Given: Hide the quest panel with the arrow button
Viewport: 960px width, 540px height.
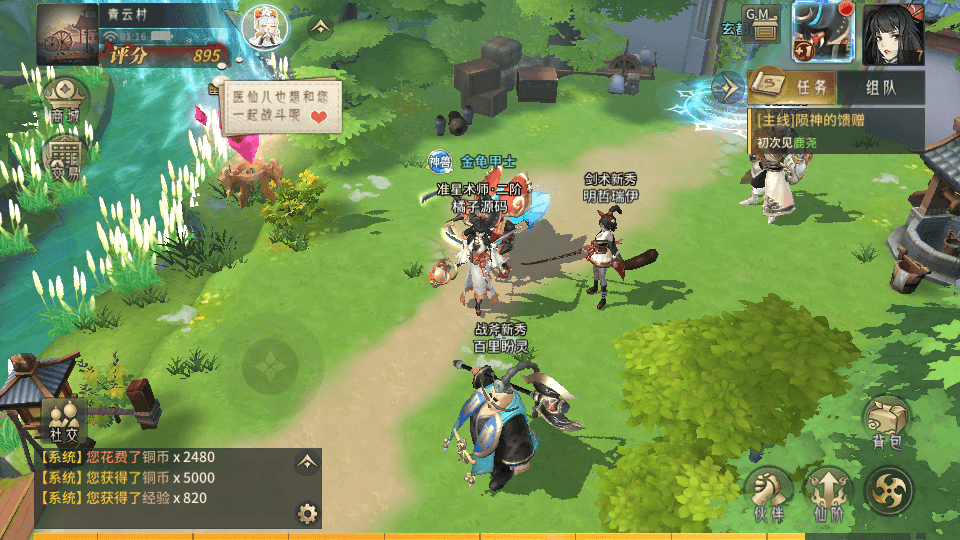Looking at the screenshot, I should 728,87.
